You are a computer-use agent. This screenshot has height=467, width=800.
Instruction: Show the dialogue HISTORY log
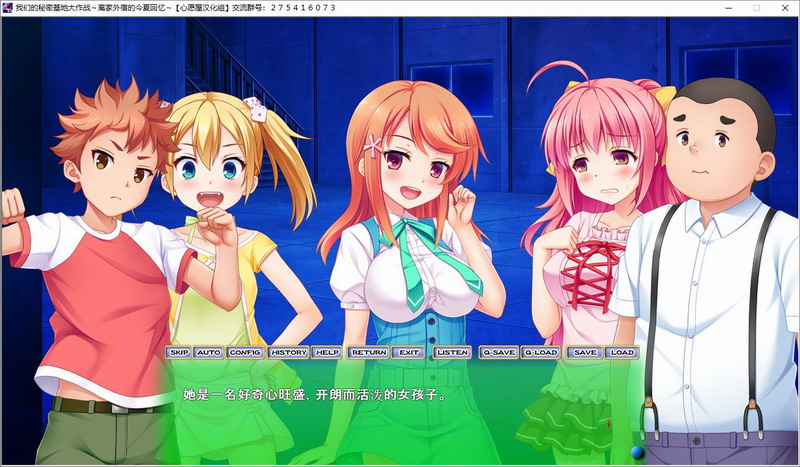(288, 352)
